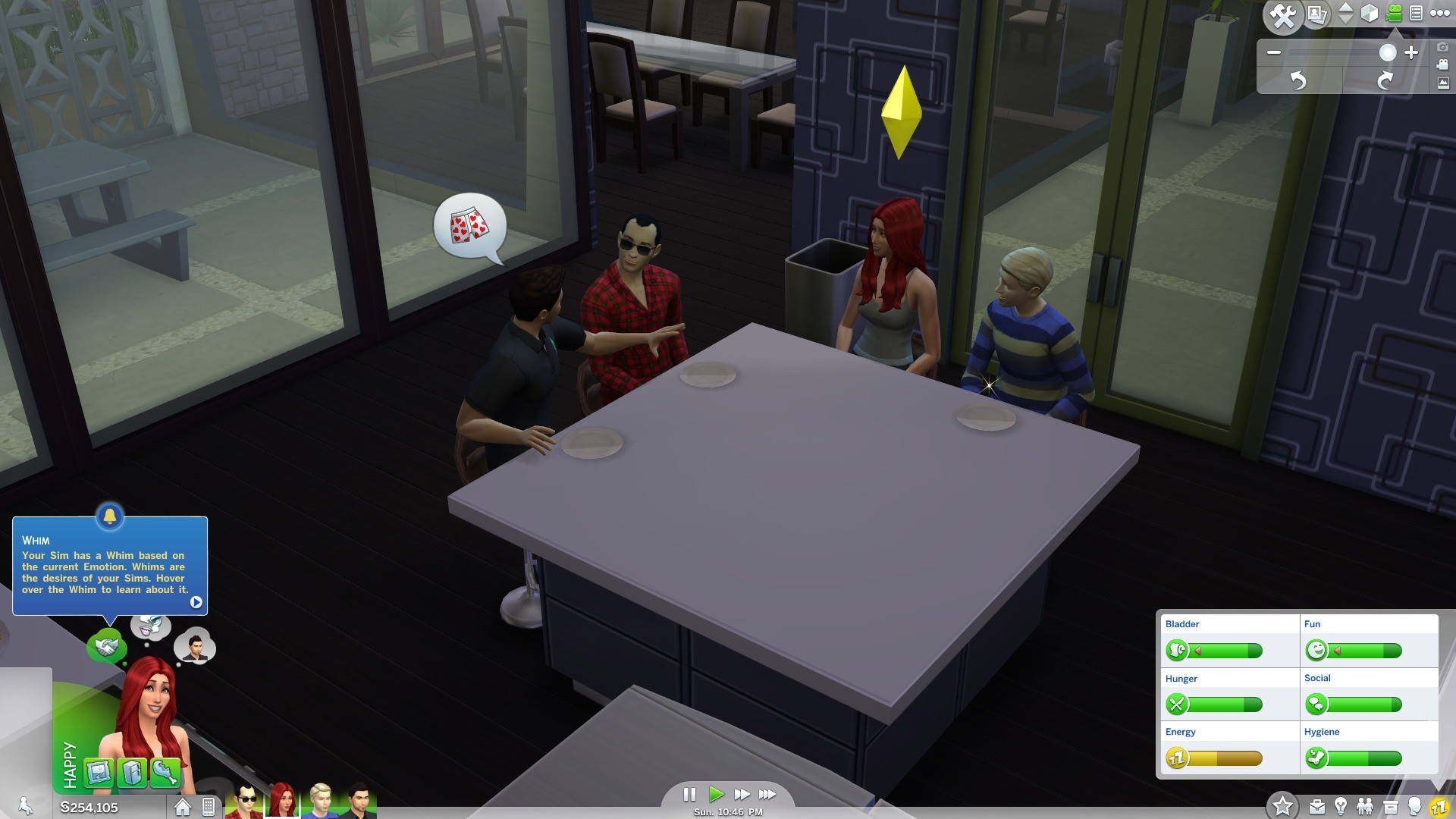1456x819 pixels.
Task: Expand the Whim notification with its arrow
Action: pyautogui.click(x=196, y=603)
